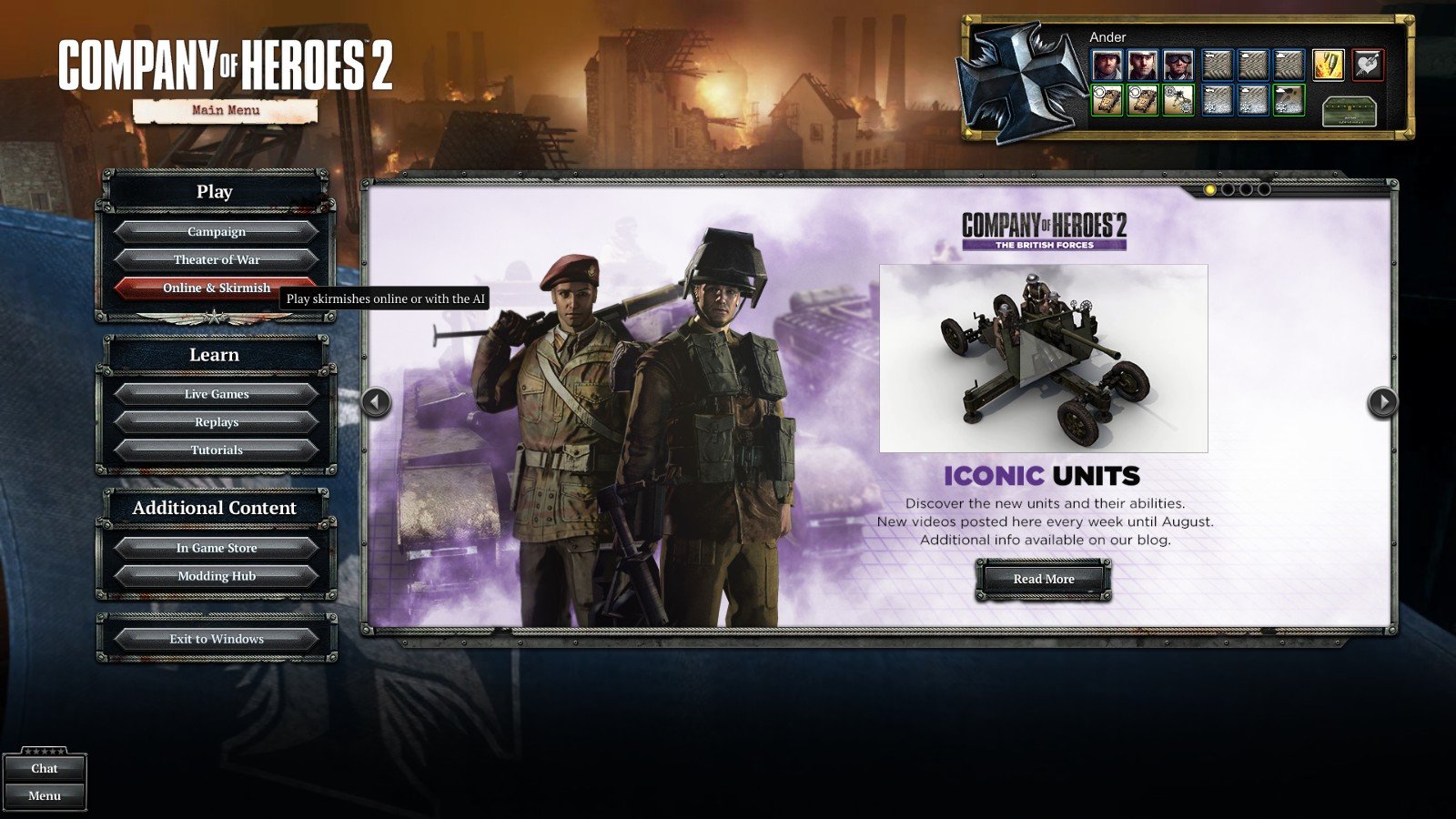Open the Tutorials section
1456x819 pixels.
click(x=216, y=450)
